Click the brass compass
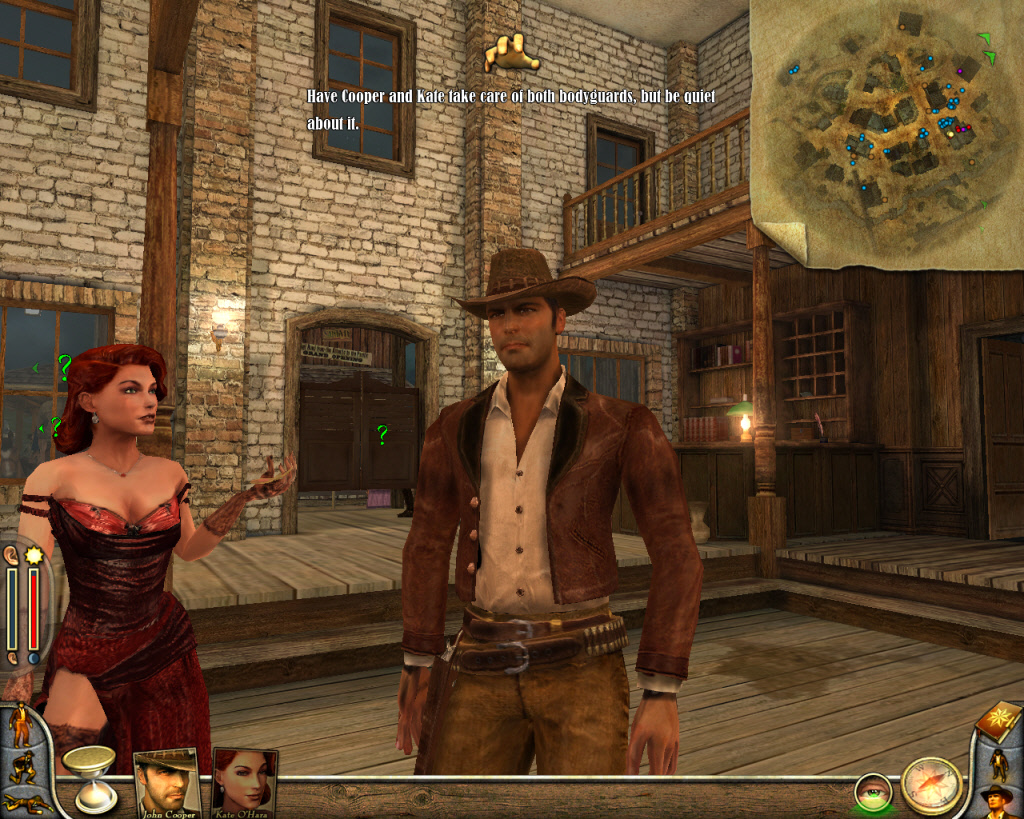 931,785
